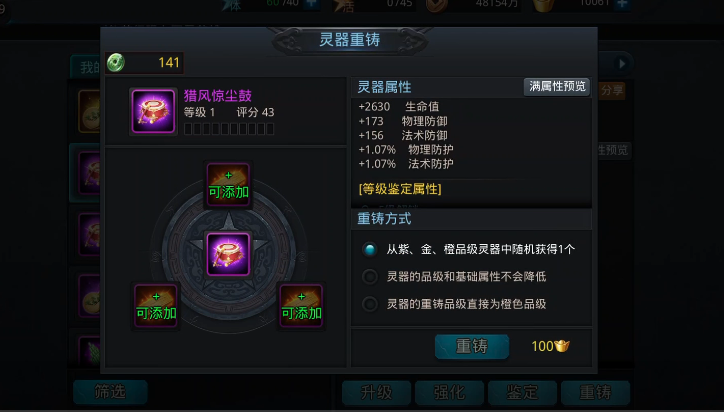Click the 猎风惊尘鼓 item icon
Screen dimensions: 724x412
click(x=153, y=111)
